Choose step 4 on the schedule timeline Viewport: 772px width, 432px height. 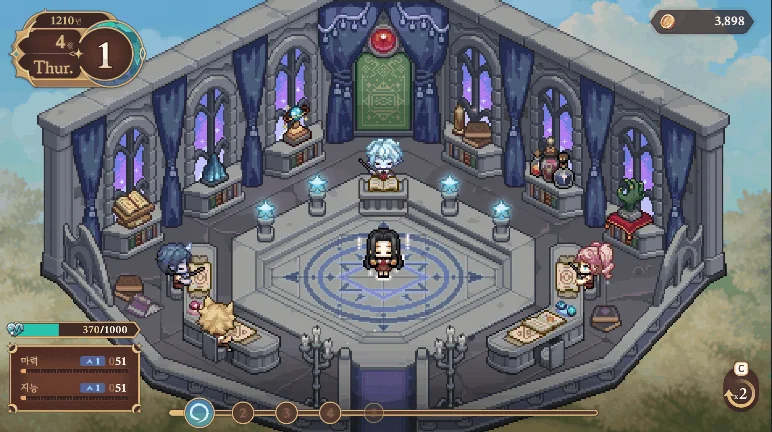click(x=330, y=411)
